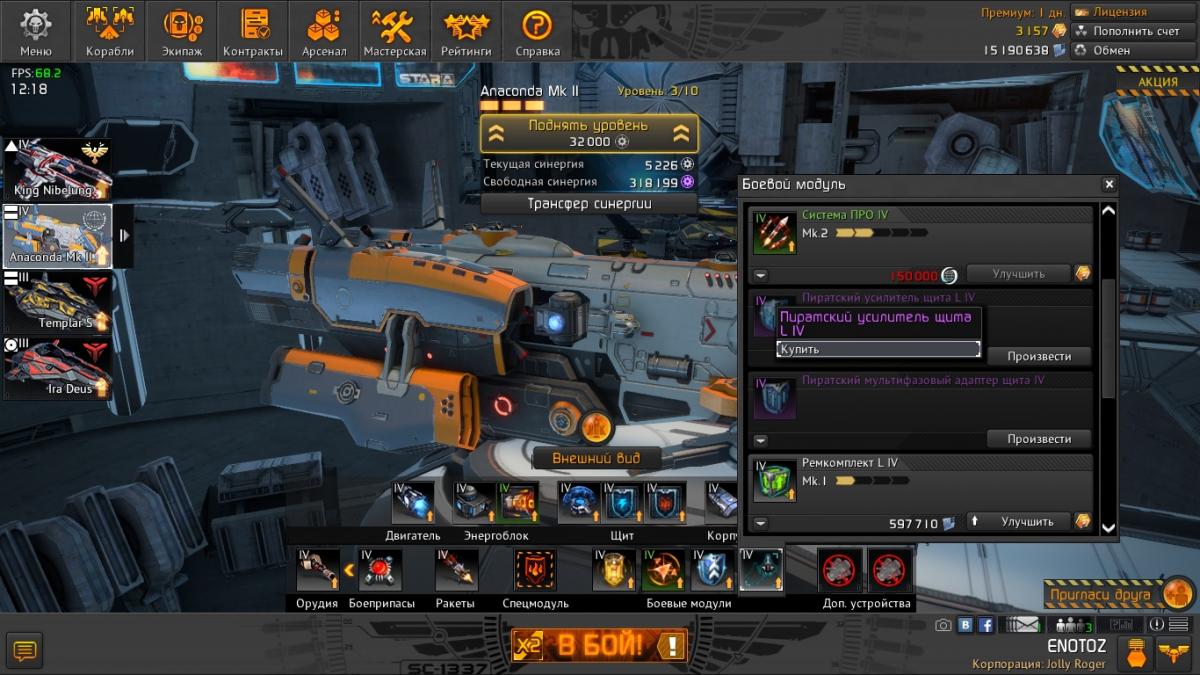Upgrade the Ремкомплект L IV module
This screenshot has width=1200, height=675.
click(x=1018, y=522)
